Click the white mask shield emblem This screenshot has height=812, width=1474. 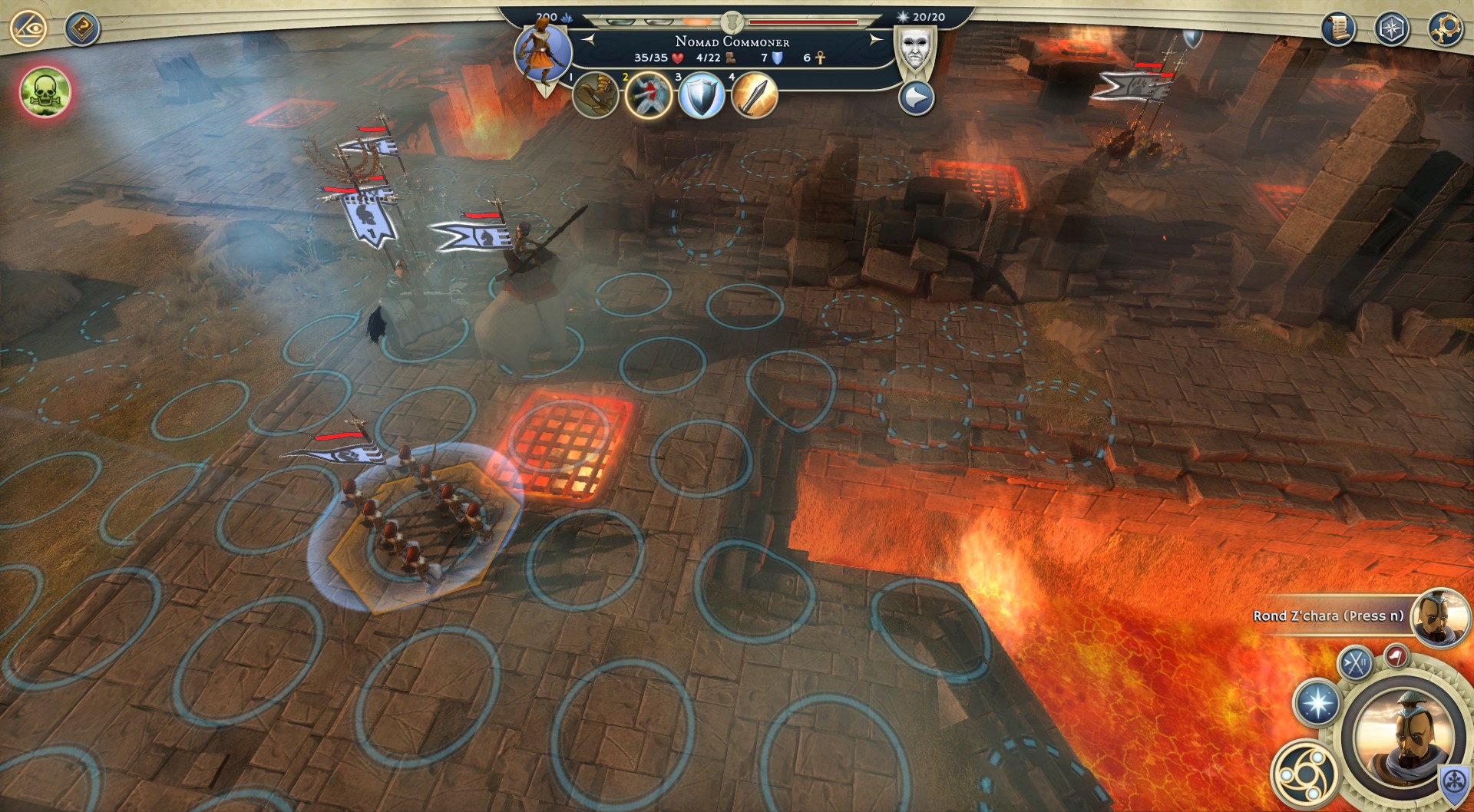914,51
